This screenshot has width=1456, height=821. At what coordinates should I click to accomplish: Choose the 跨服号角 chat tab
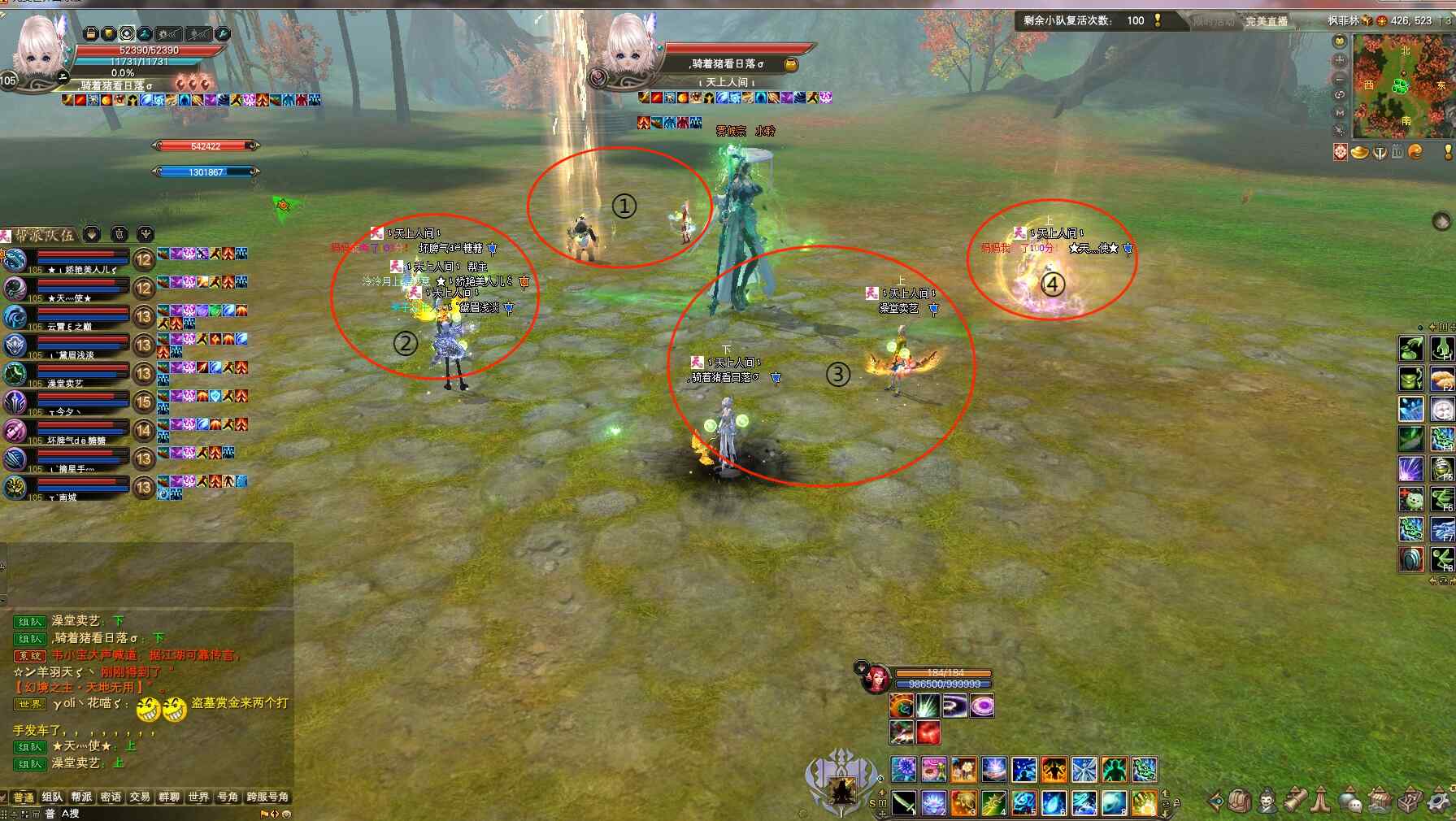267,797
